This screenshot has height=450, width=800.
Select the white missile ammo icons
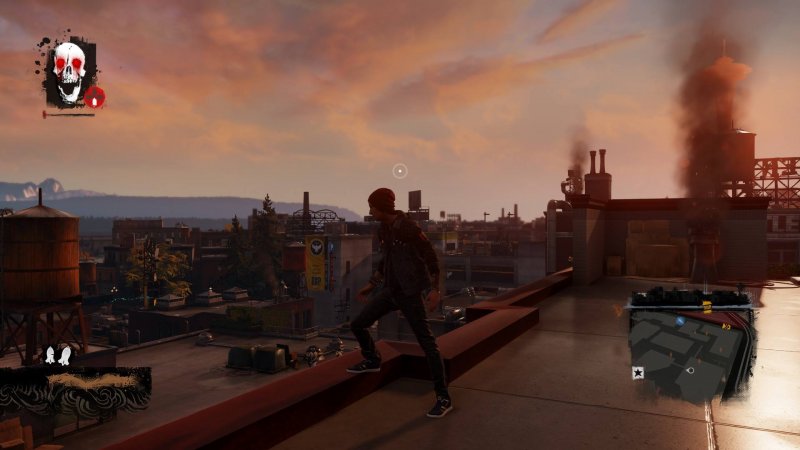click(57, 354)
